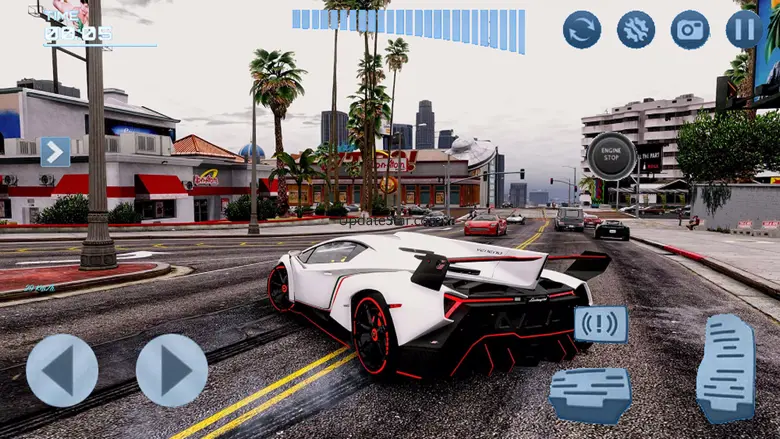Steer right with the right arrow button

tap(171, 370)
